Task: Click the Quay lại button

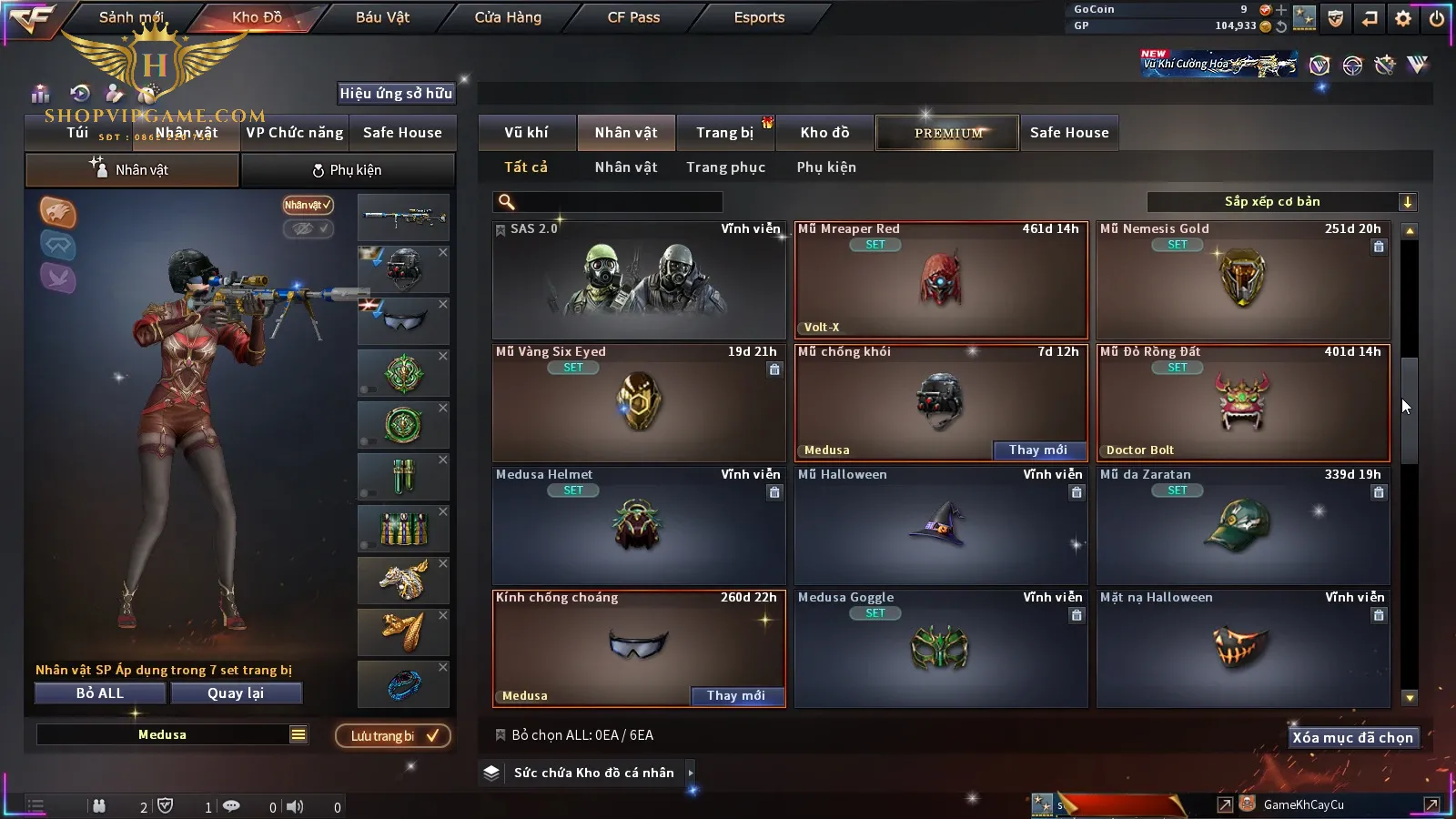Action: tap(236, 693)
